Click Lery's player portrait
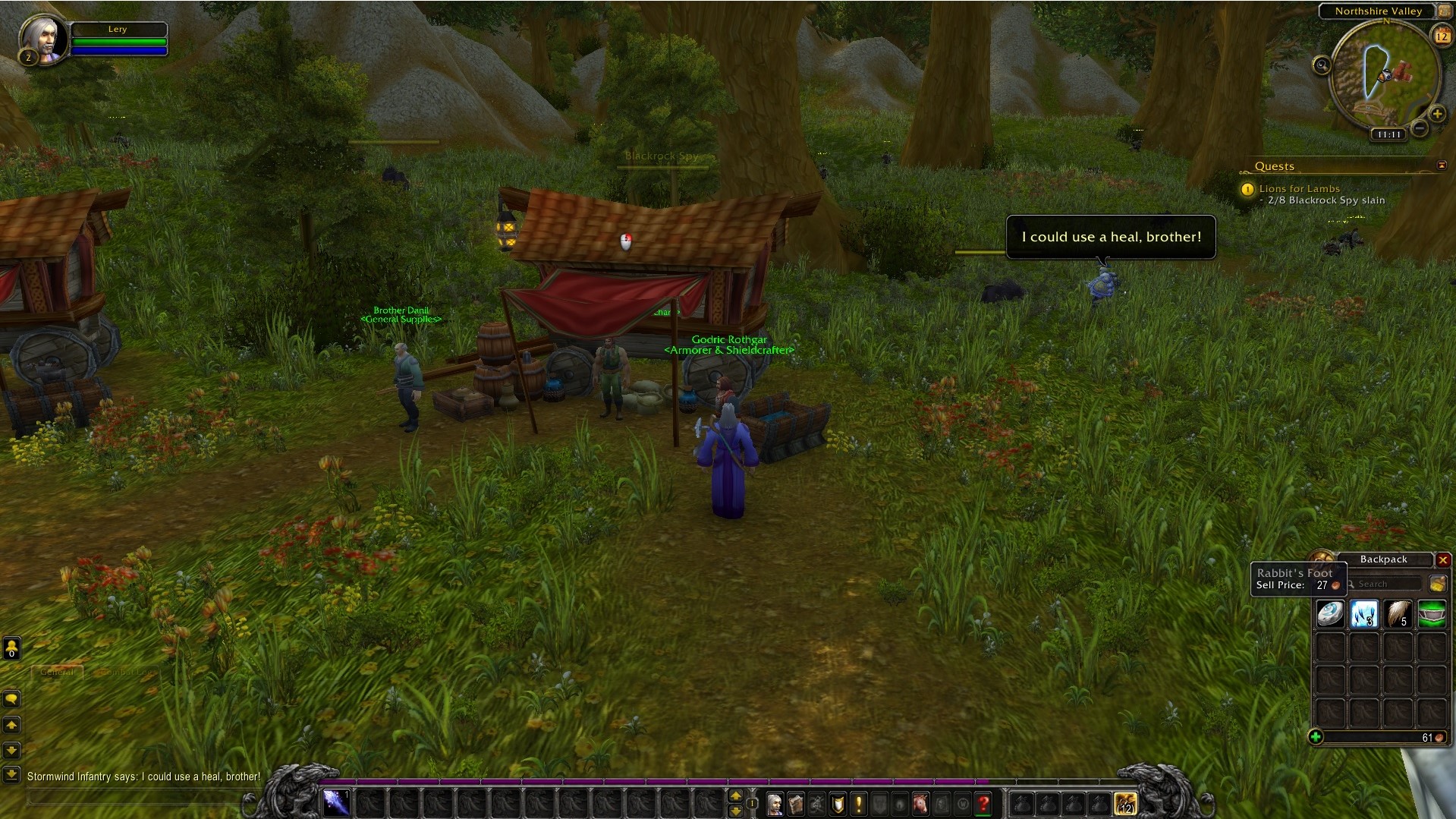The image size is (1456, 819). pyautogui.click(x=42, y=38)
